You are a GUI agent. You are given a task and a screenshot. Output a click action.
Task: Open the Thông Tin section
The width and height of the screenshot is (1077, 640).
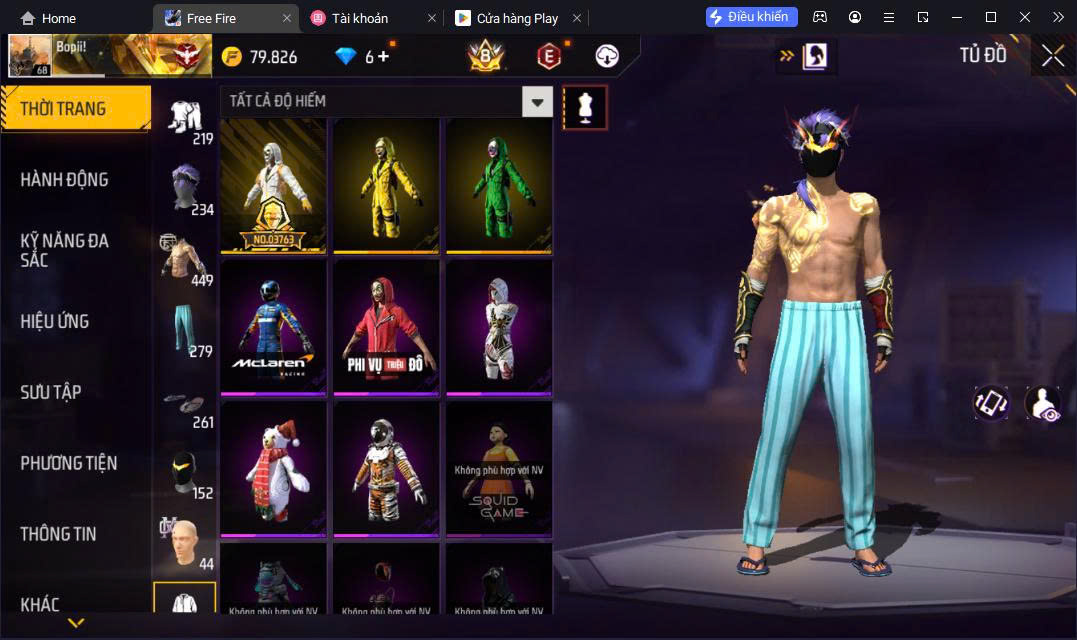(x=58, y=534)
